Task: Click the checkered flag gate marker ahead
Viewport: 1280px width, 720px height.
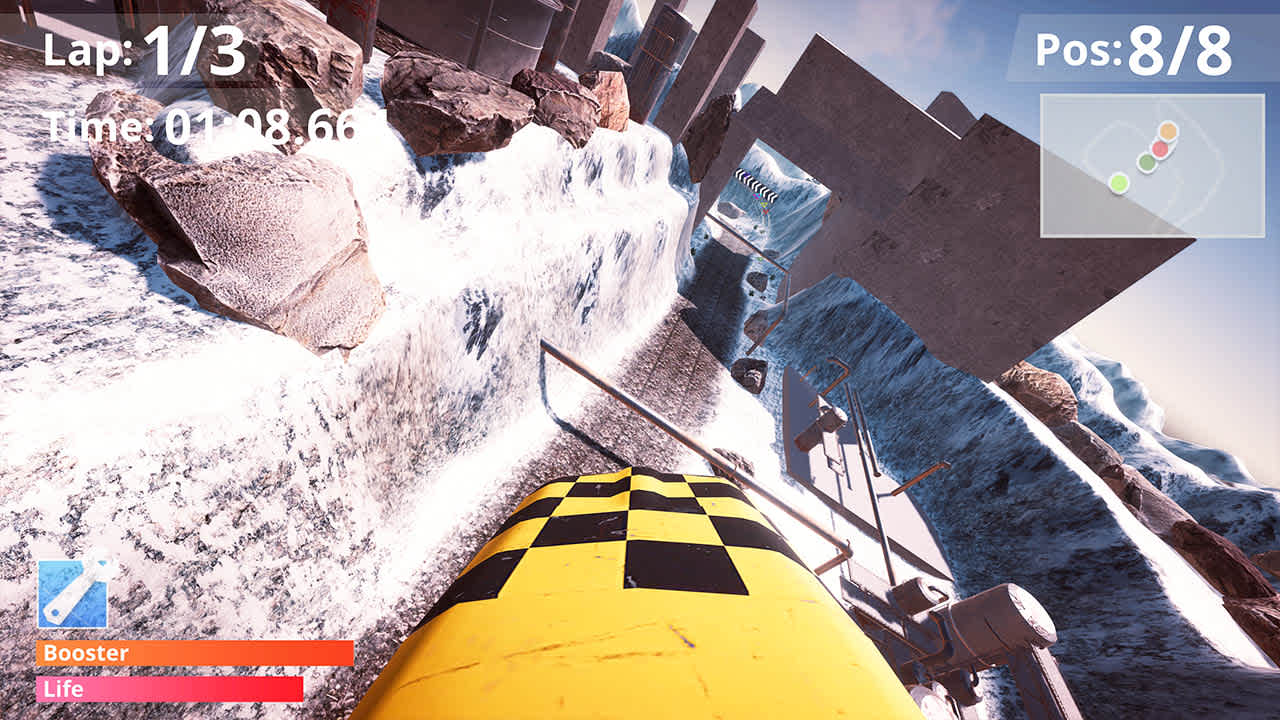Action: tap(757, 183)
